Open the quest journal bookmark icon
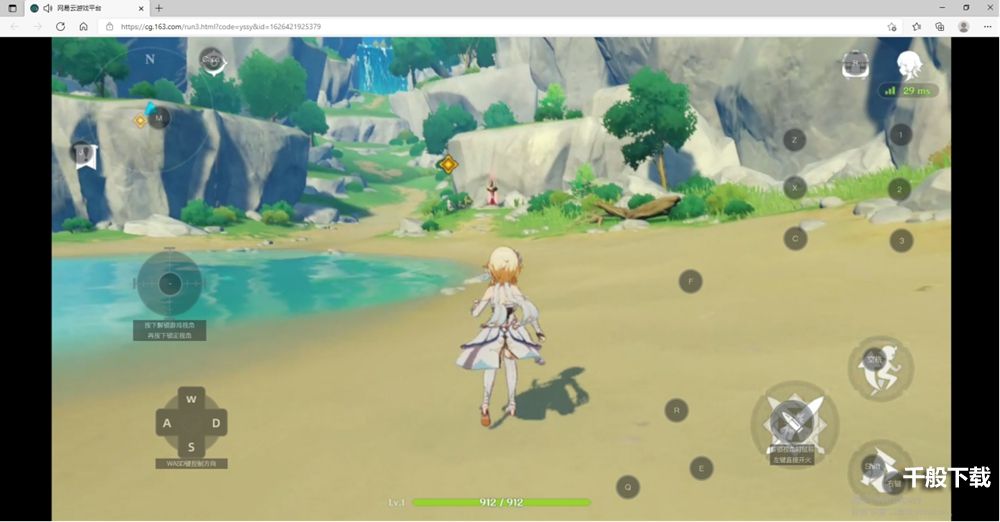 (x=85, y=155)
